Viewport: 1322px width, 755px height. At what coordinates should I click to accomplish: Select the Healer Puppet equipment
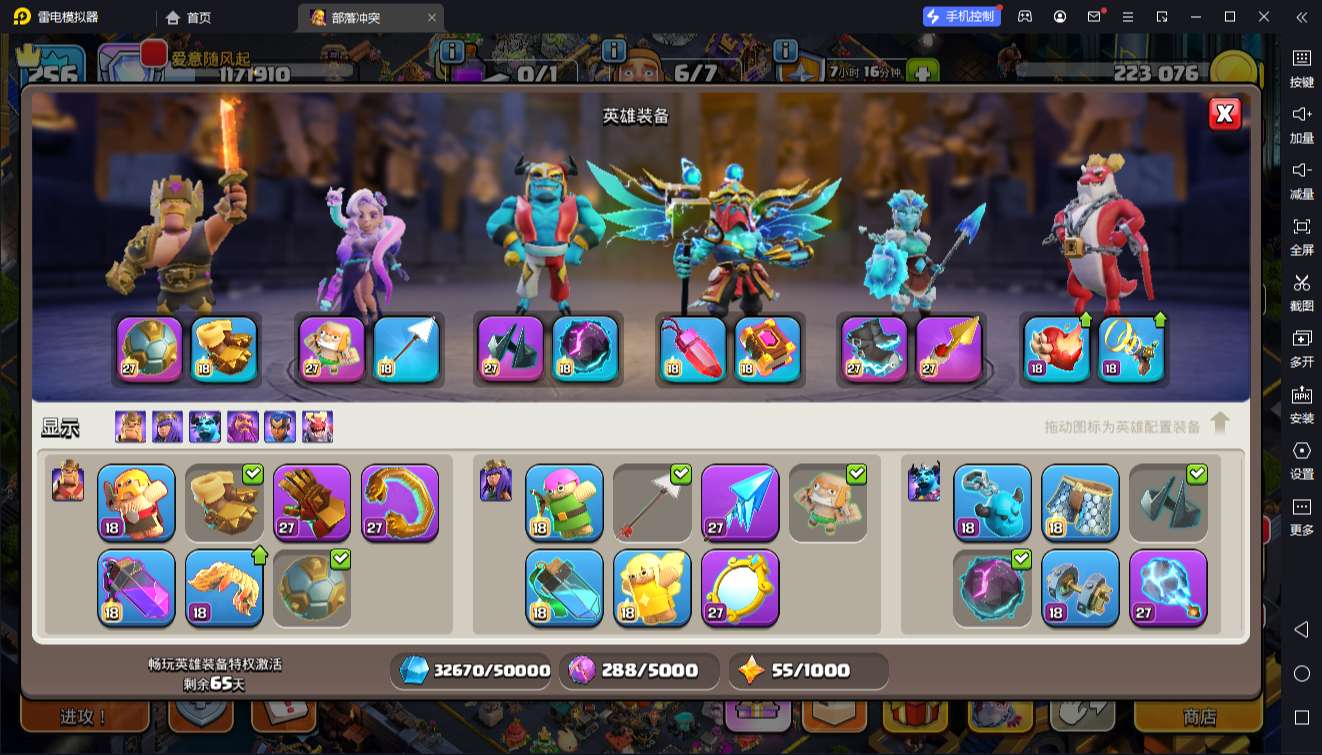(x=828, y=502)
